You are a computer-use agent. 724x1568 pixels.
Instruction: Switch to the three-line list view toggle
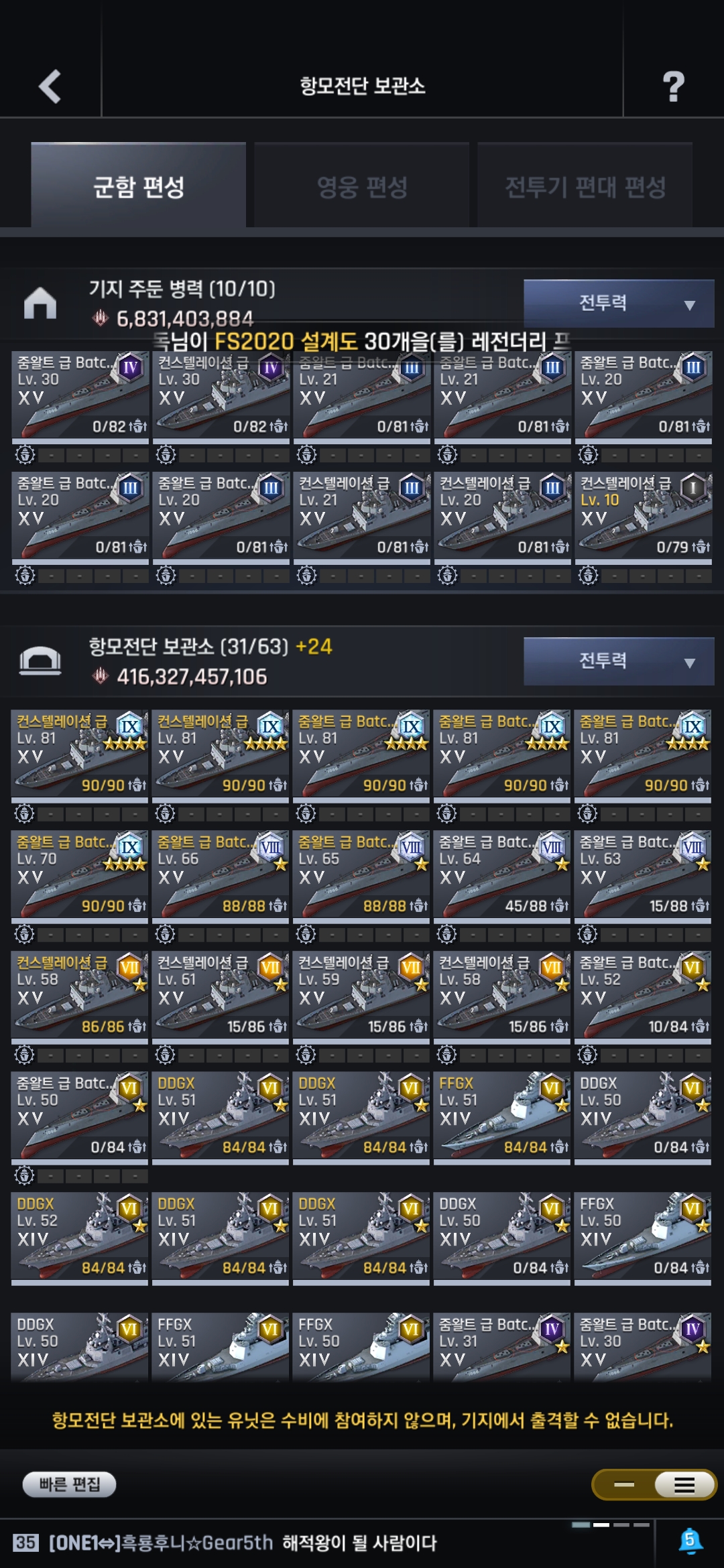(684, 1485)
